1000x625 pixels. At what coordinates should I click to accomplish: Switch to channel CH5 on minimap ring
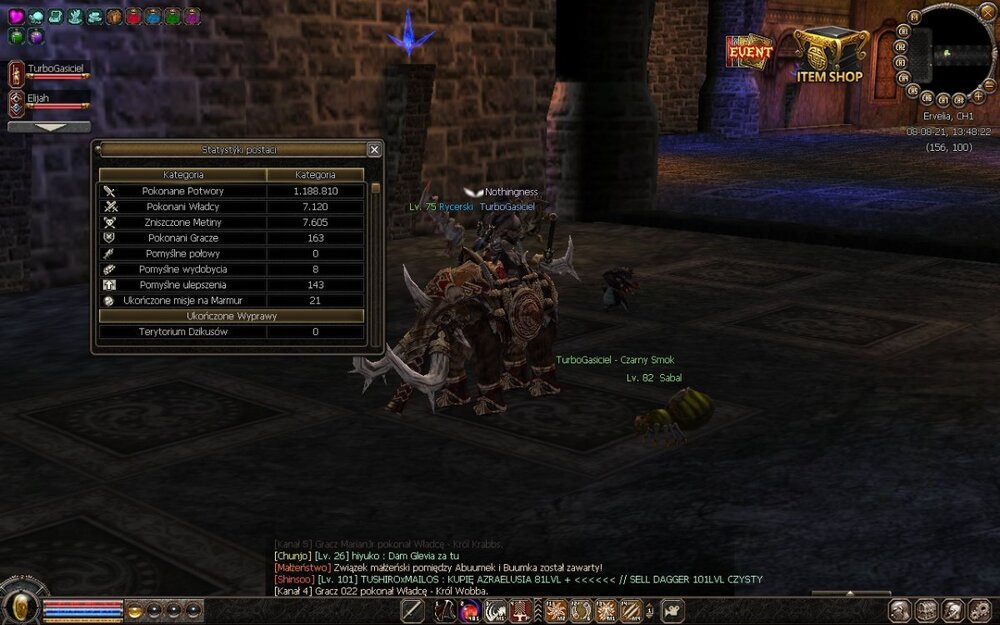click(x=912, y=89)
